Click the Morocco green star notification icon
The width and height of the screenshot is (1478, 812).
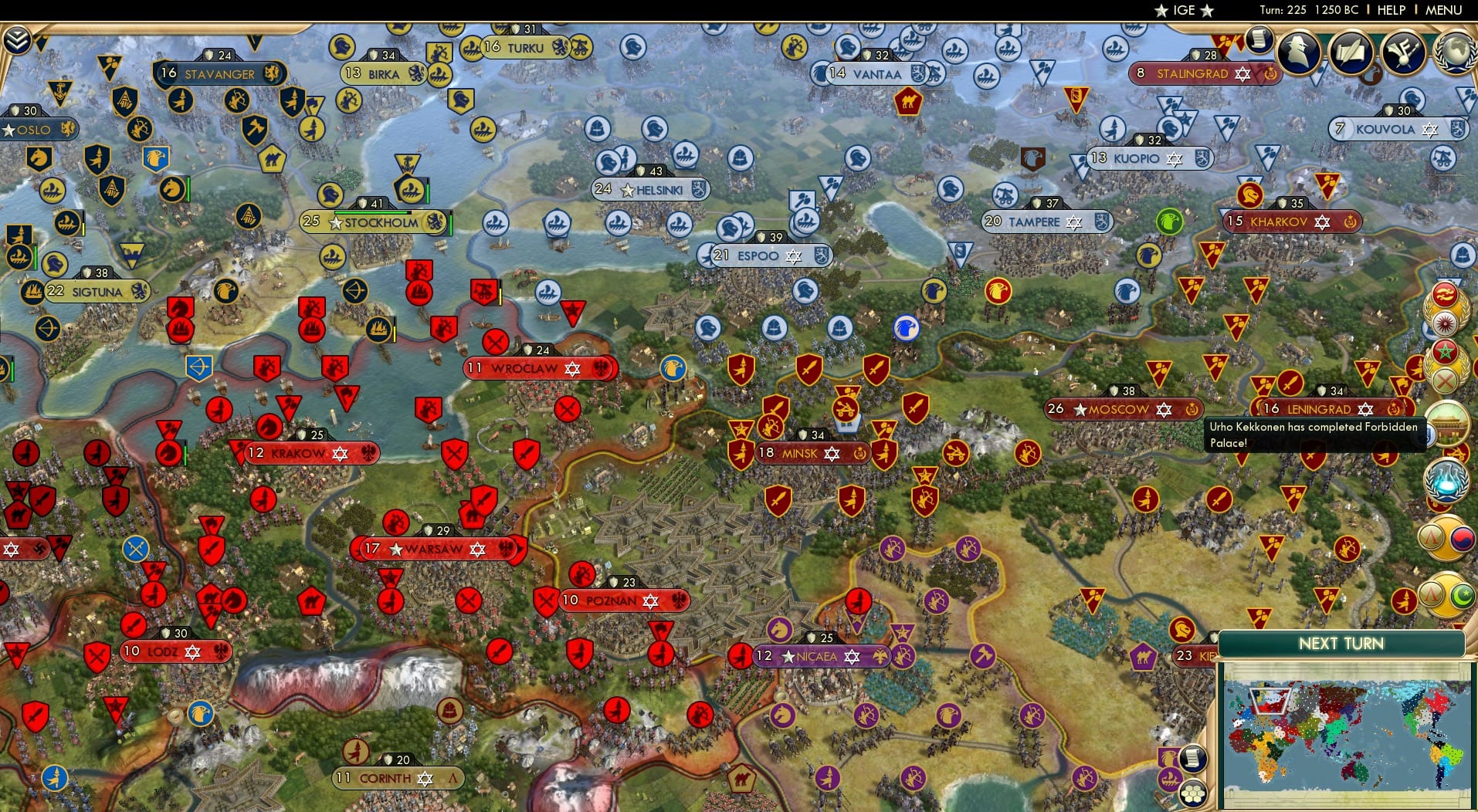1445,352
